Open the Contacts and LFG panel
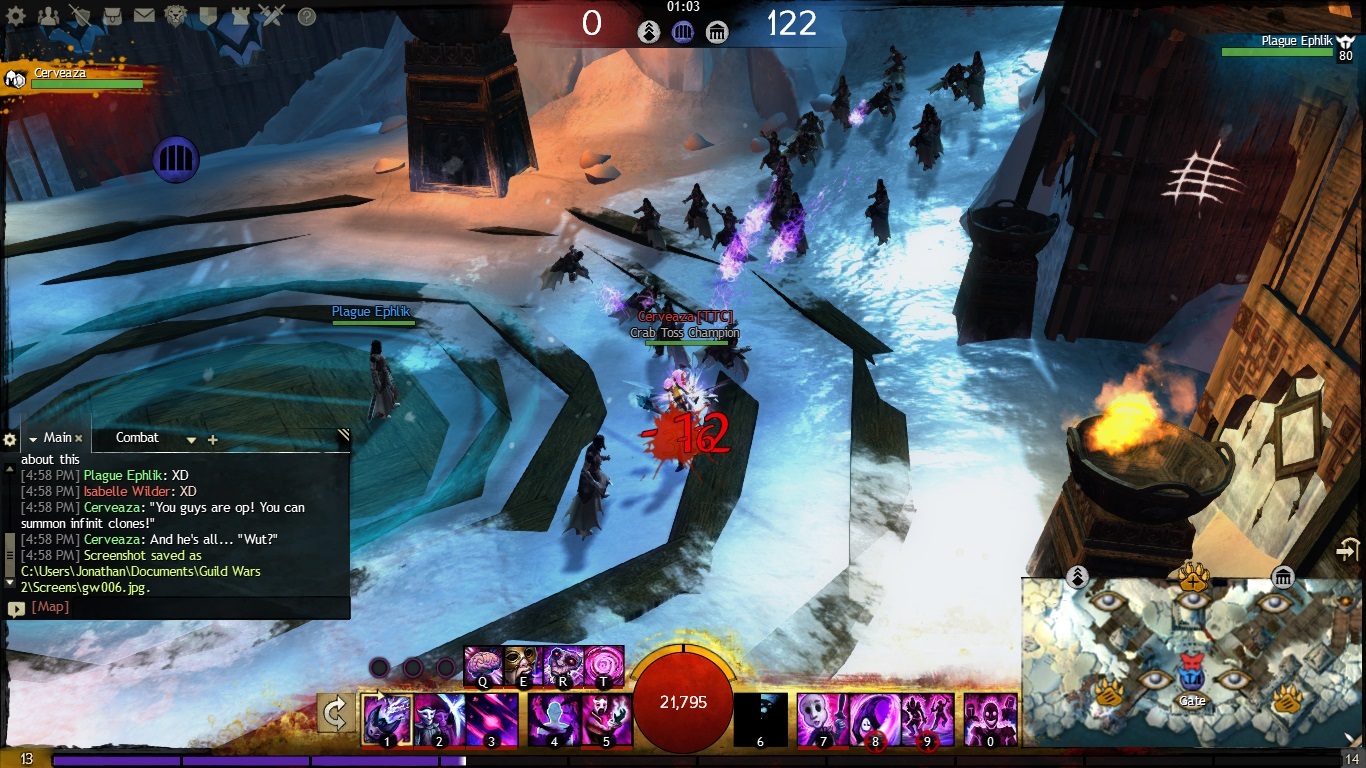This screenshot has width=1366, height=768. (x=47, y=16)
